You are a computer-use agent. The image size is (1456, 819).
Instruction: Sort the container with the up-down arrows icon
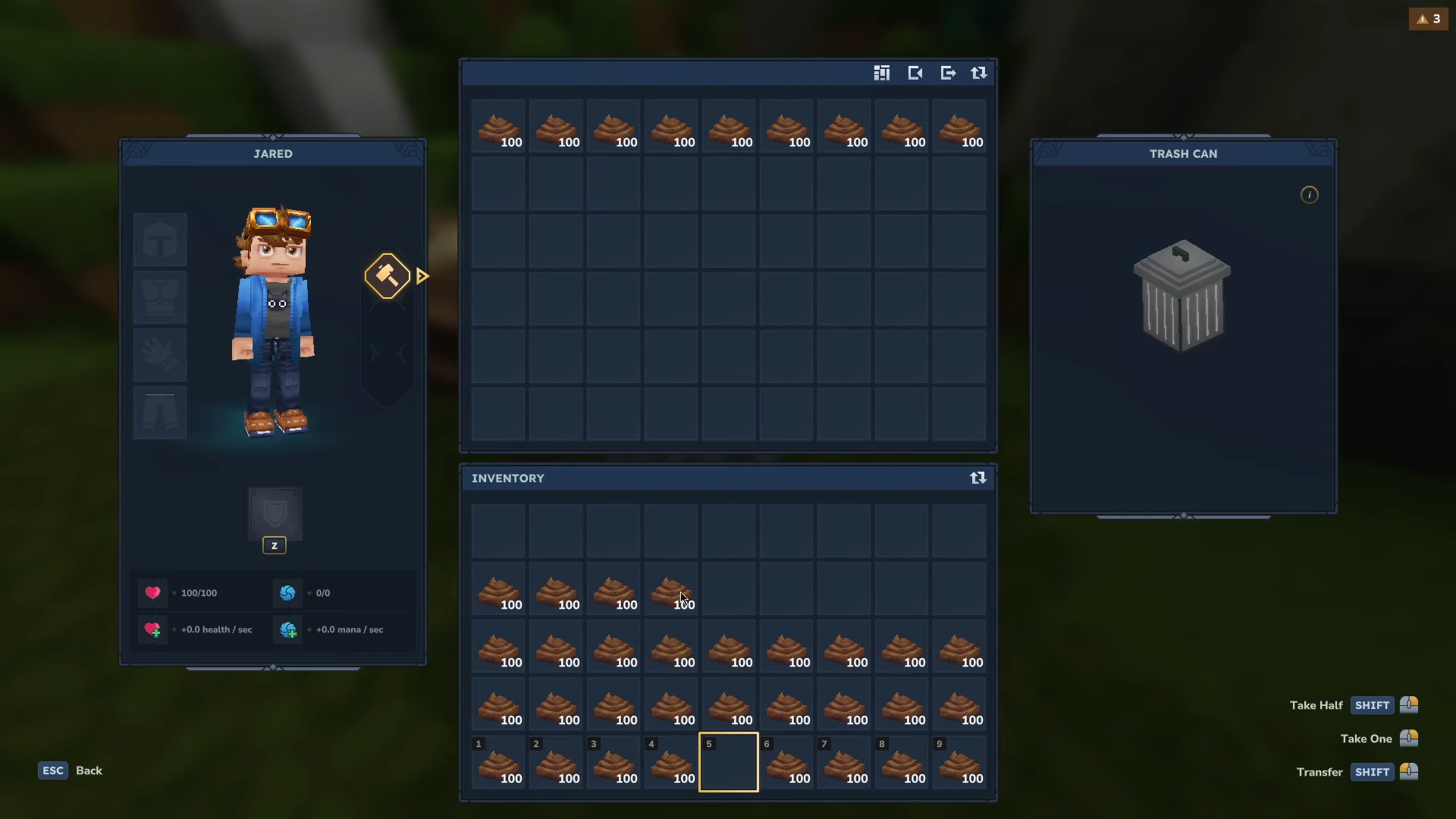pyautogui.click(x=979, y=73)
